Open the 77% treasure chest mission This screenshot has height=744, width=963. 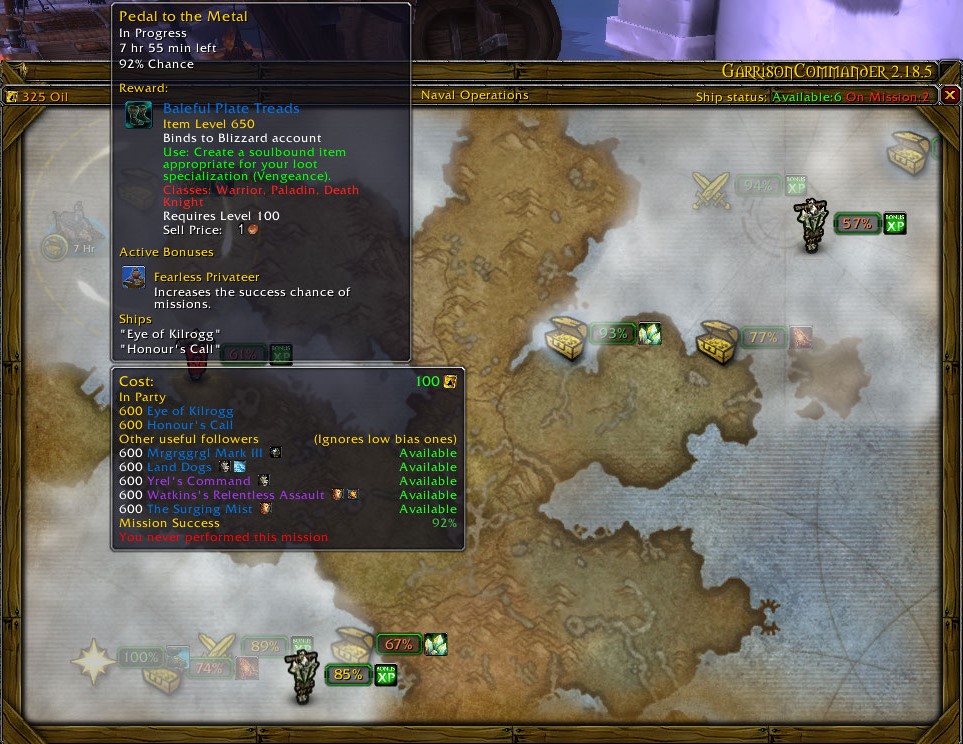[x=717, y=340]
